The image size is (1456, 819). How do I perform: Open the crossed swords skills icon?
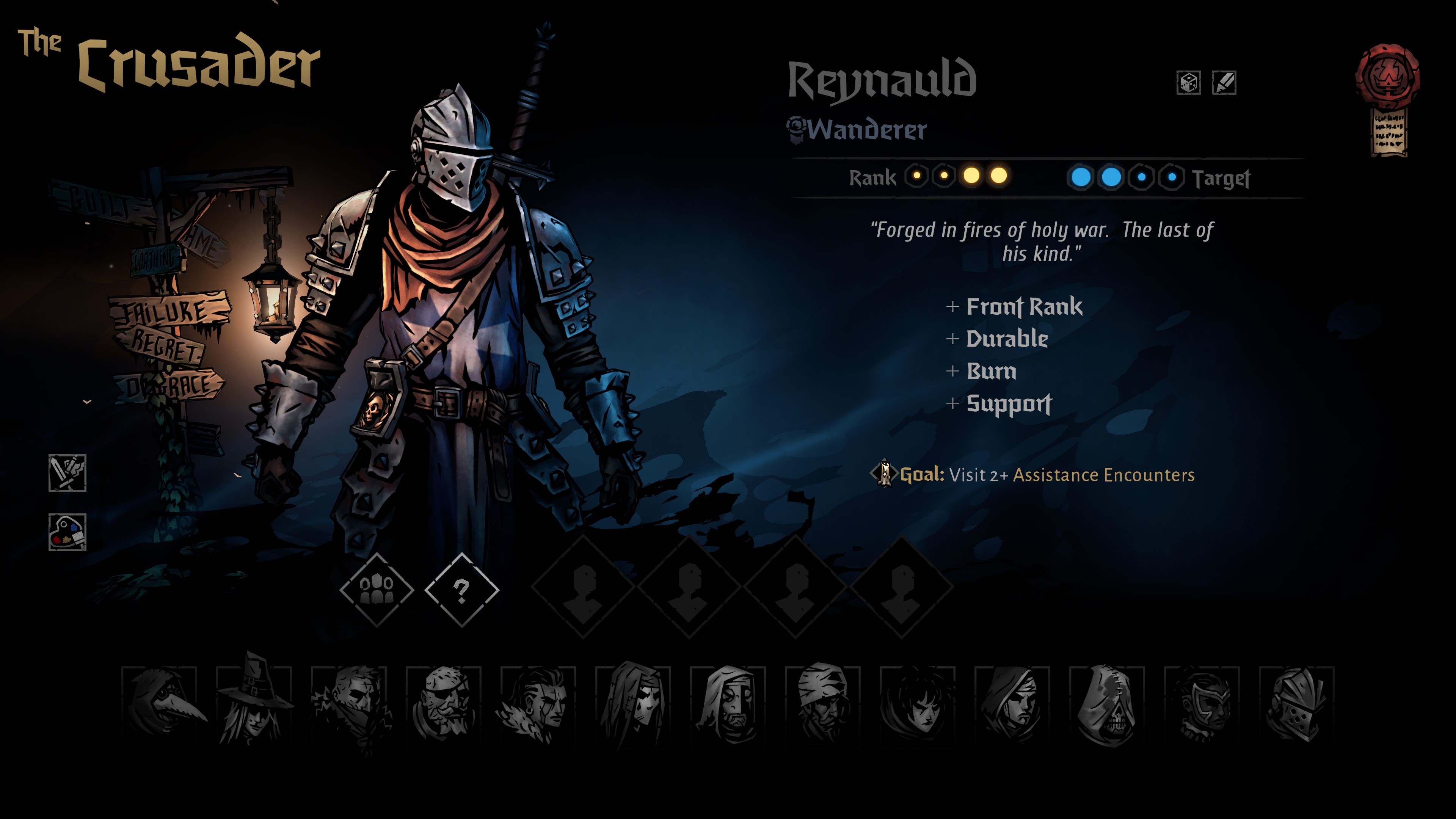(67, 473)
